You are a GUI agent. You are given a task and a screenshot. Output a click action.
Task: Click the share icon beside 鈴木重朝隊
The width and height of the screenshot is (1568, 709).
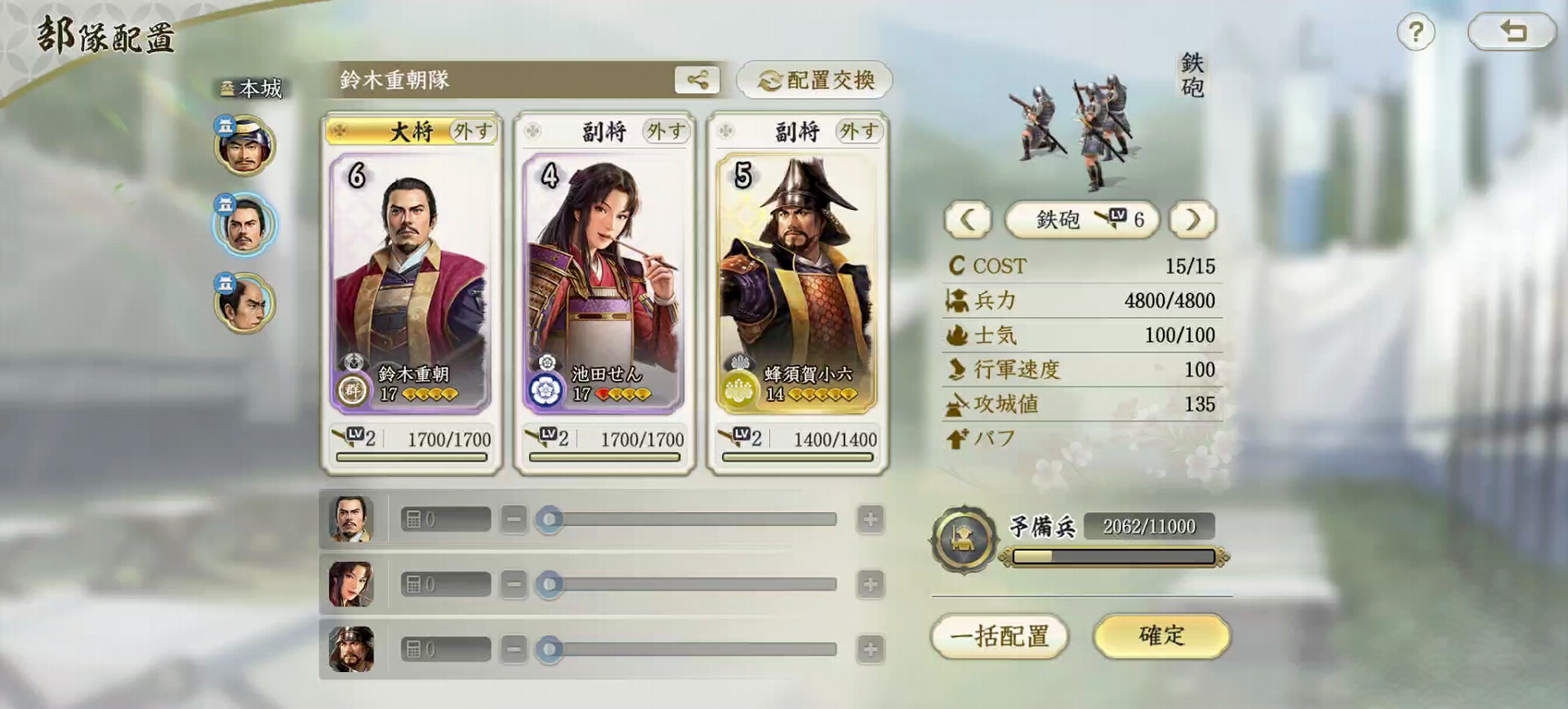click(697, 80)
